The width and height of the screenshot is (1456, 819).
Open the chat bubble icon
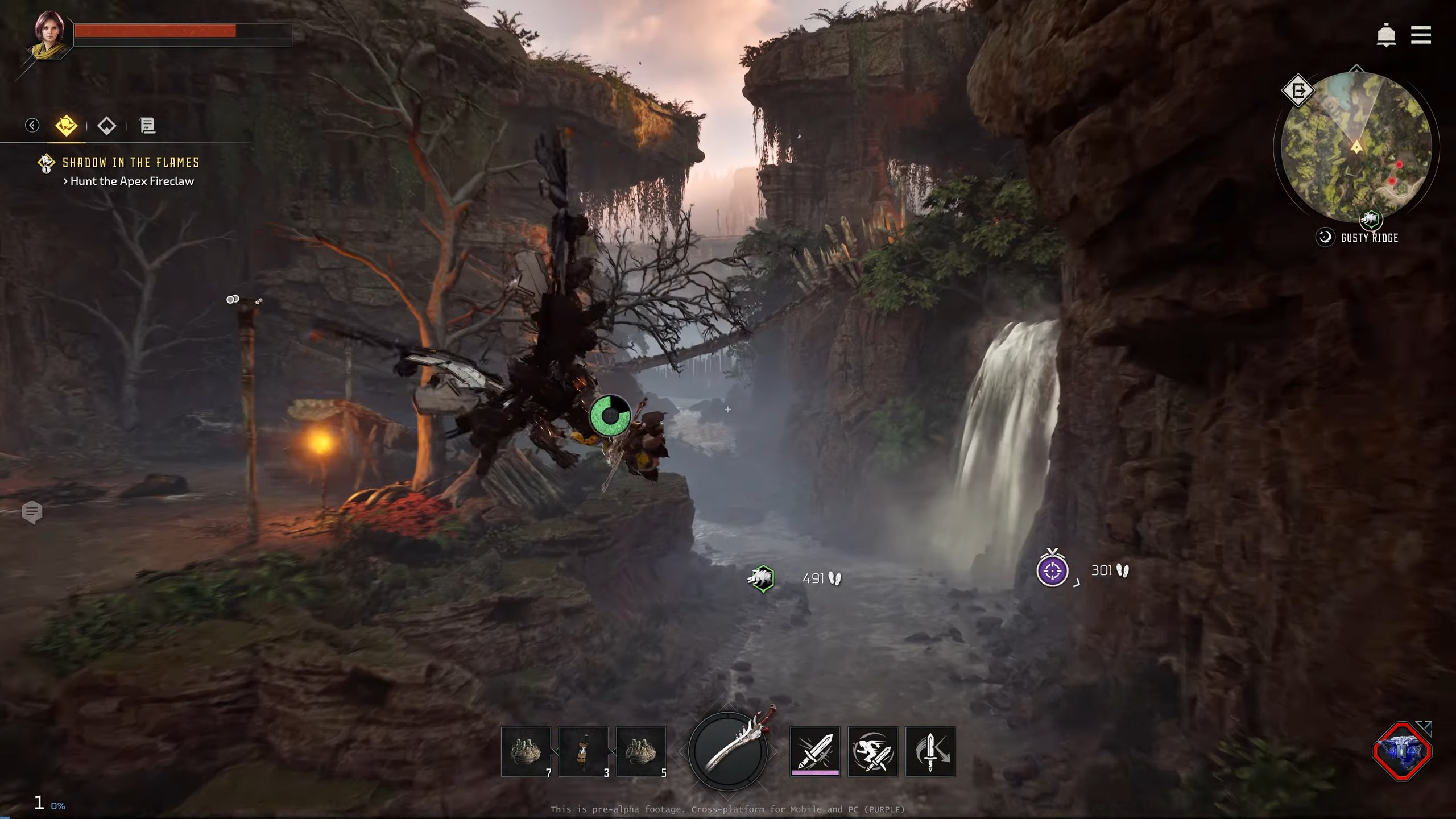point(32,512)
